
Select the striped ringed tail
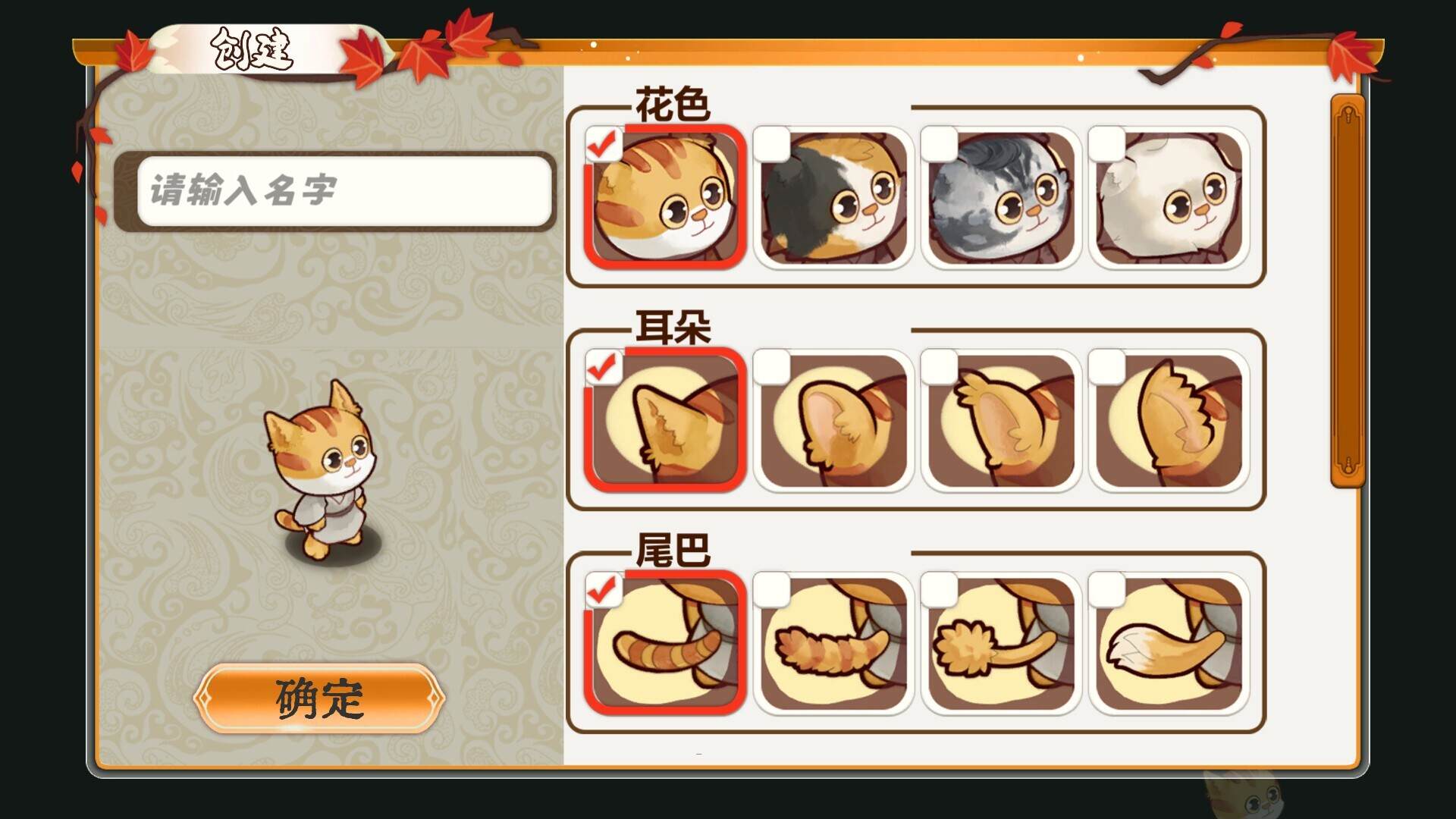(666, 644)
